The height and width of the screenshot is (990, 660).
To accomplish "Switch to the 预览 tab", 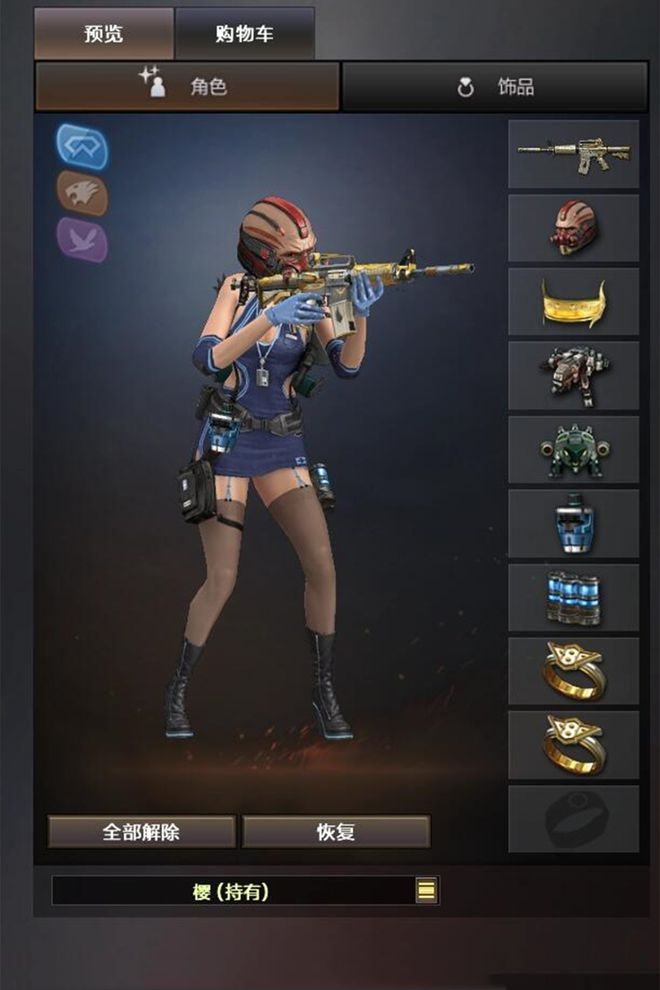I will 104,33.
